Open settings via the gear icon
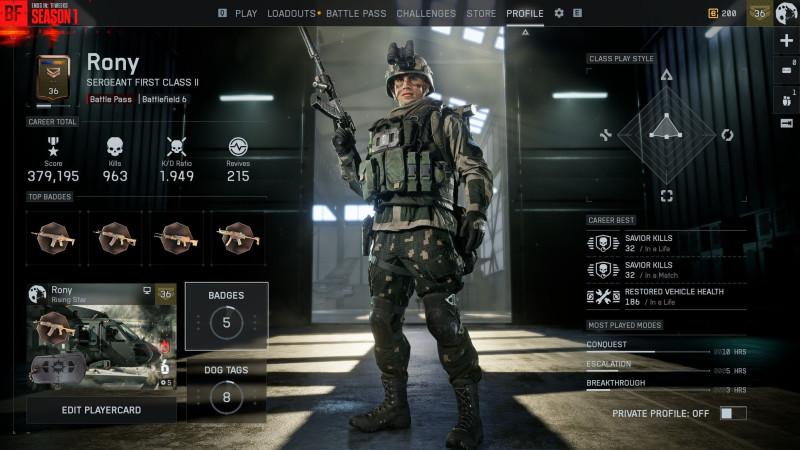Viewport: 800px width, 450px height. [x=559, y=14]
